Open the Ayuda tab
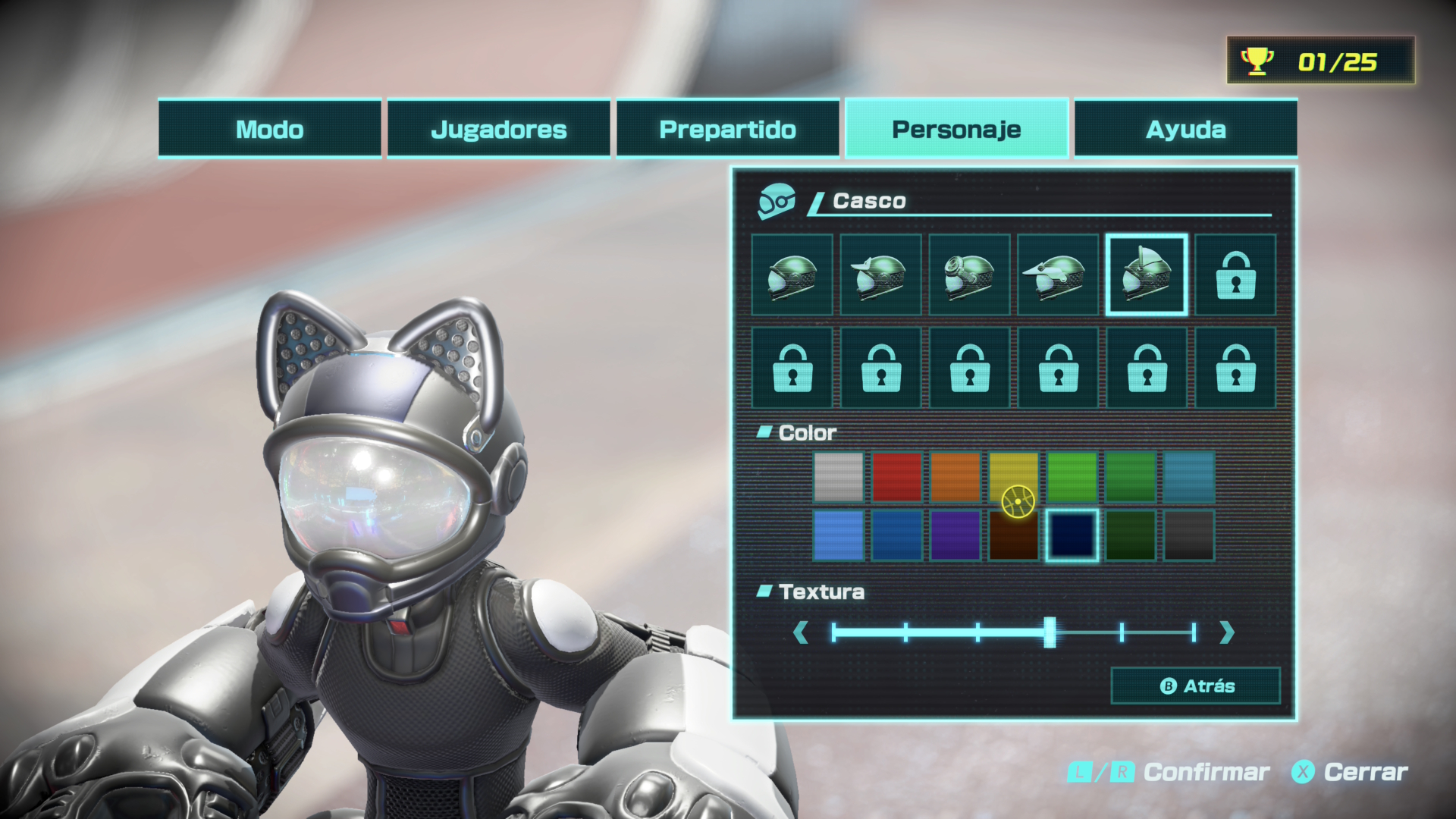 1185,129
